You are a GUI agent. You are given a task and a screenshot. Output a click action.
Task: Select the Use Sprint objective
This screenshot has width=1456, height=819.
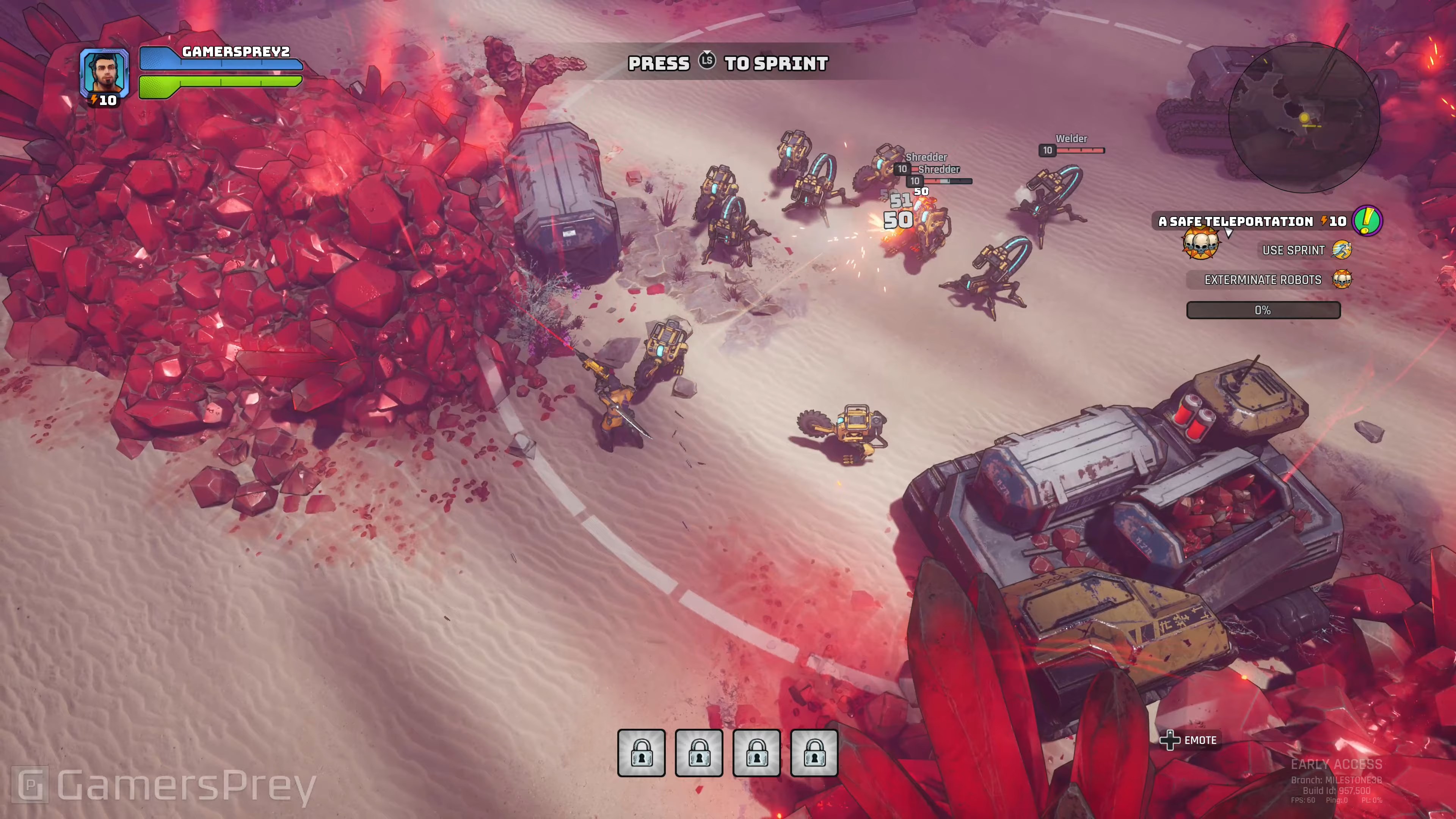pyautogui.click(x=1293, y=250)
